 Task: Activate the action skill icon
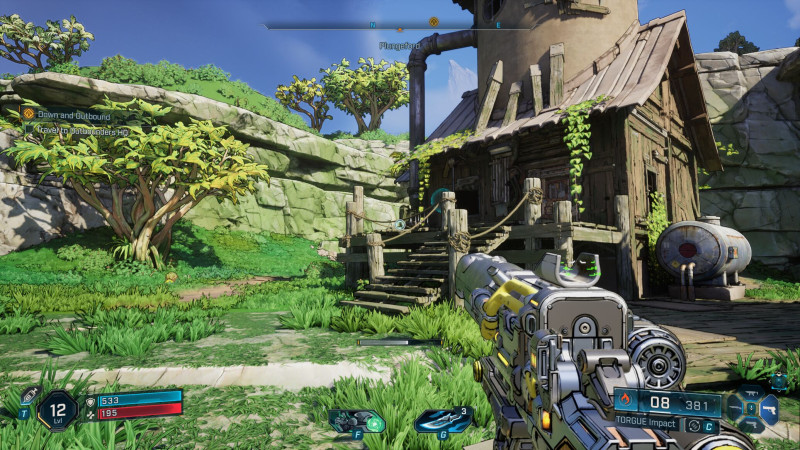coord(355,420)
